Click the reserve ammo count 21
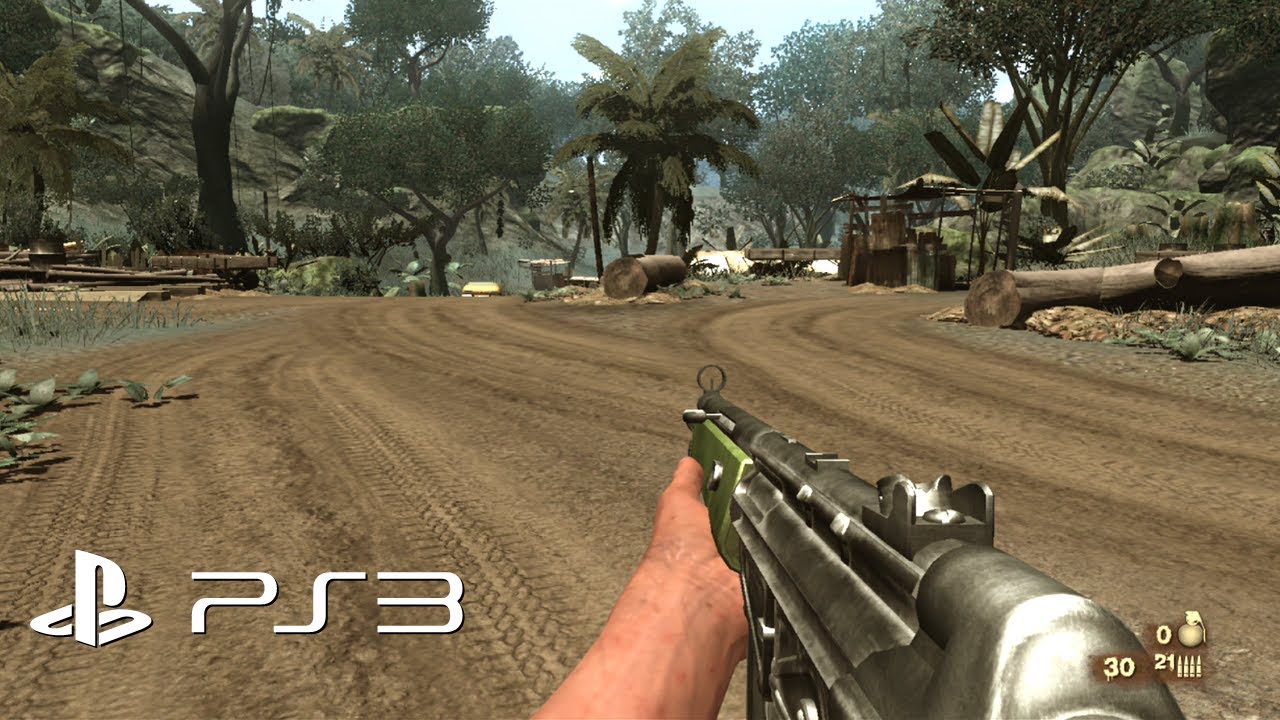 tap(1163, 663)
